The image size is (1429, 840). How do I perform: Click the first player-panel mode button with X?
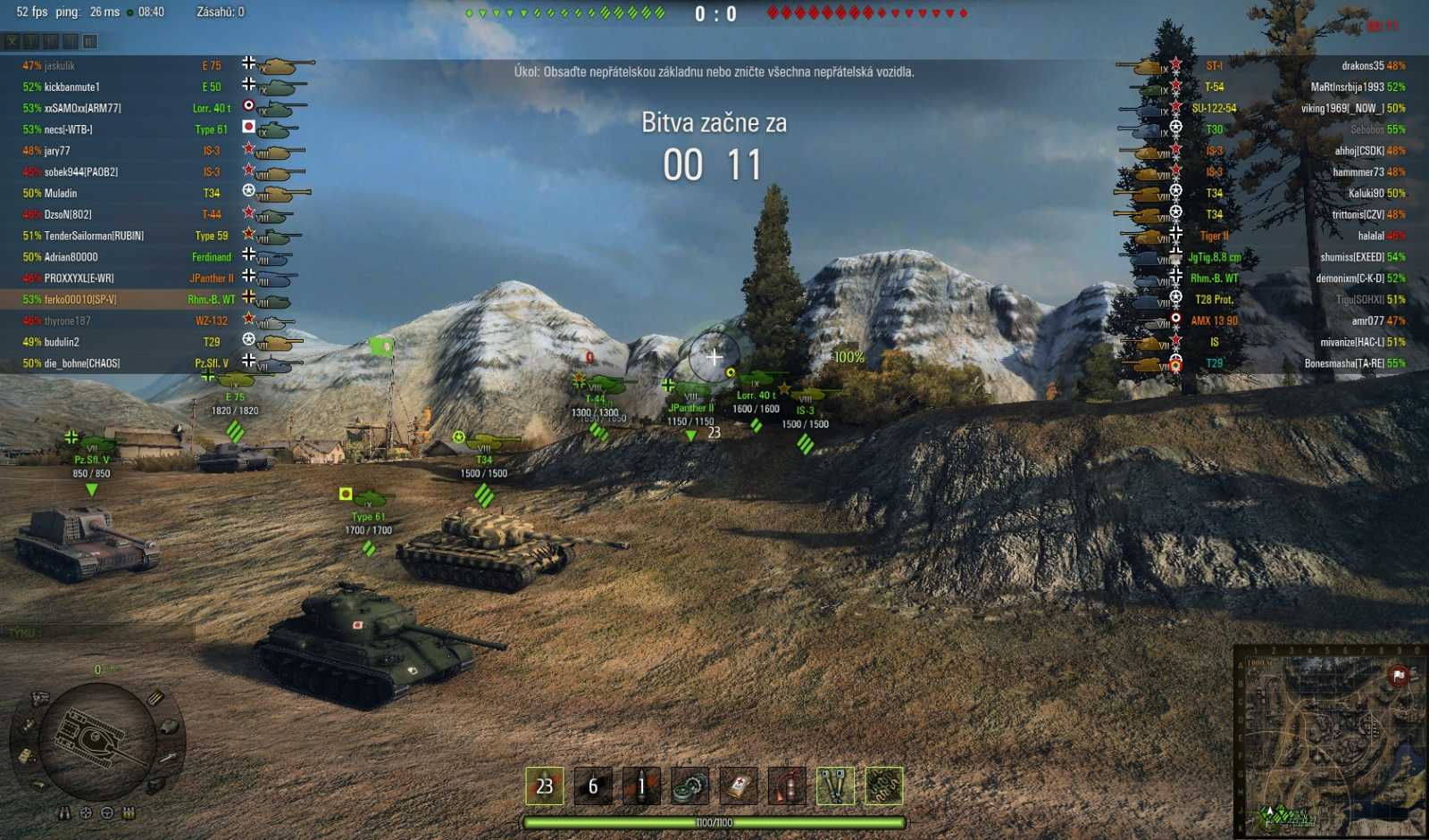(12, 41)
